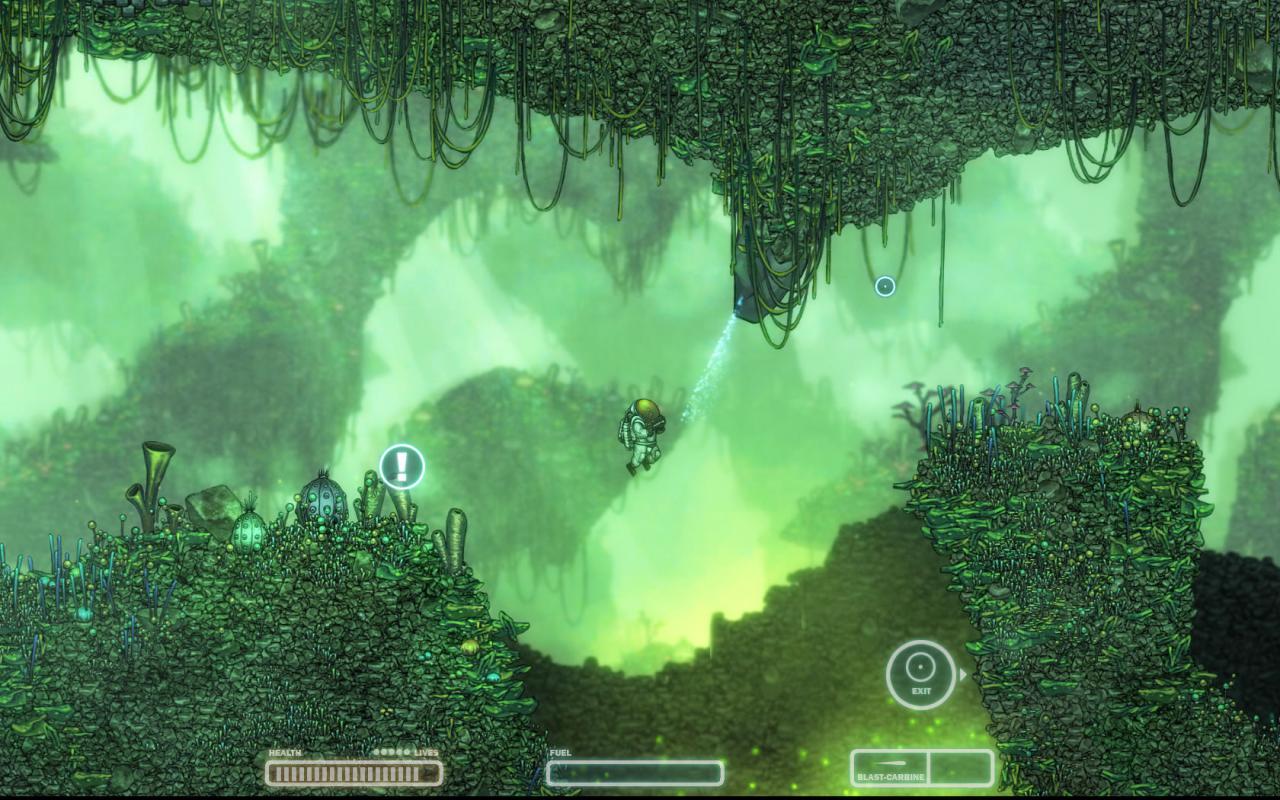Click the circular Exit direction indicator
The height and width of the screenshot is (800, 1280).
921,674
